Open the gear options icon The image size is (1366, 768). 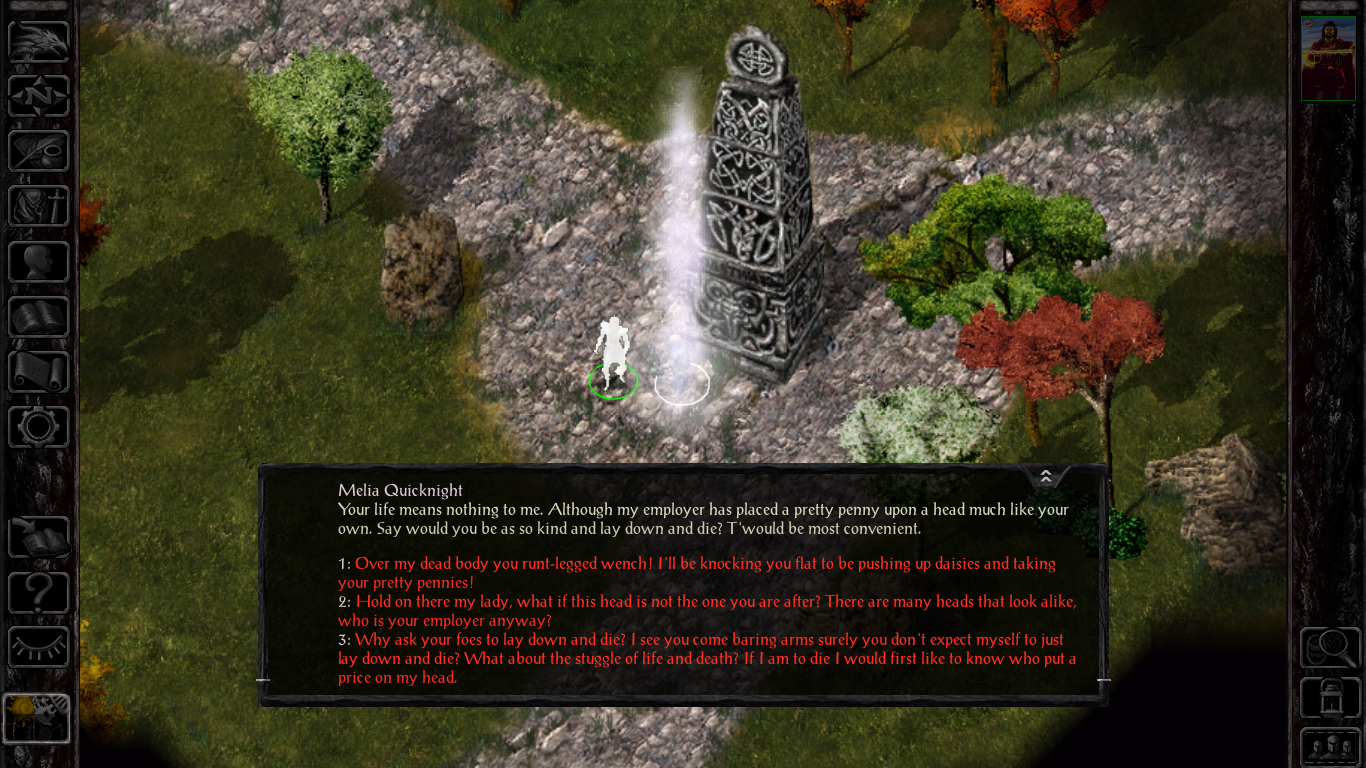click(39, 427)
